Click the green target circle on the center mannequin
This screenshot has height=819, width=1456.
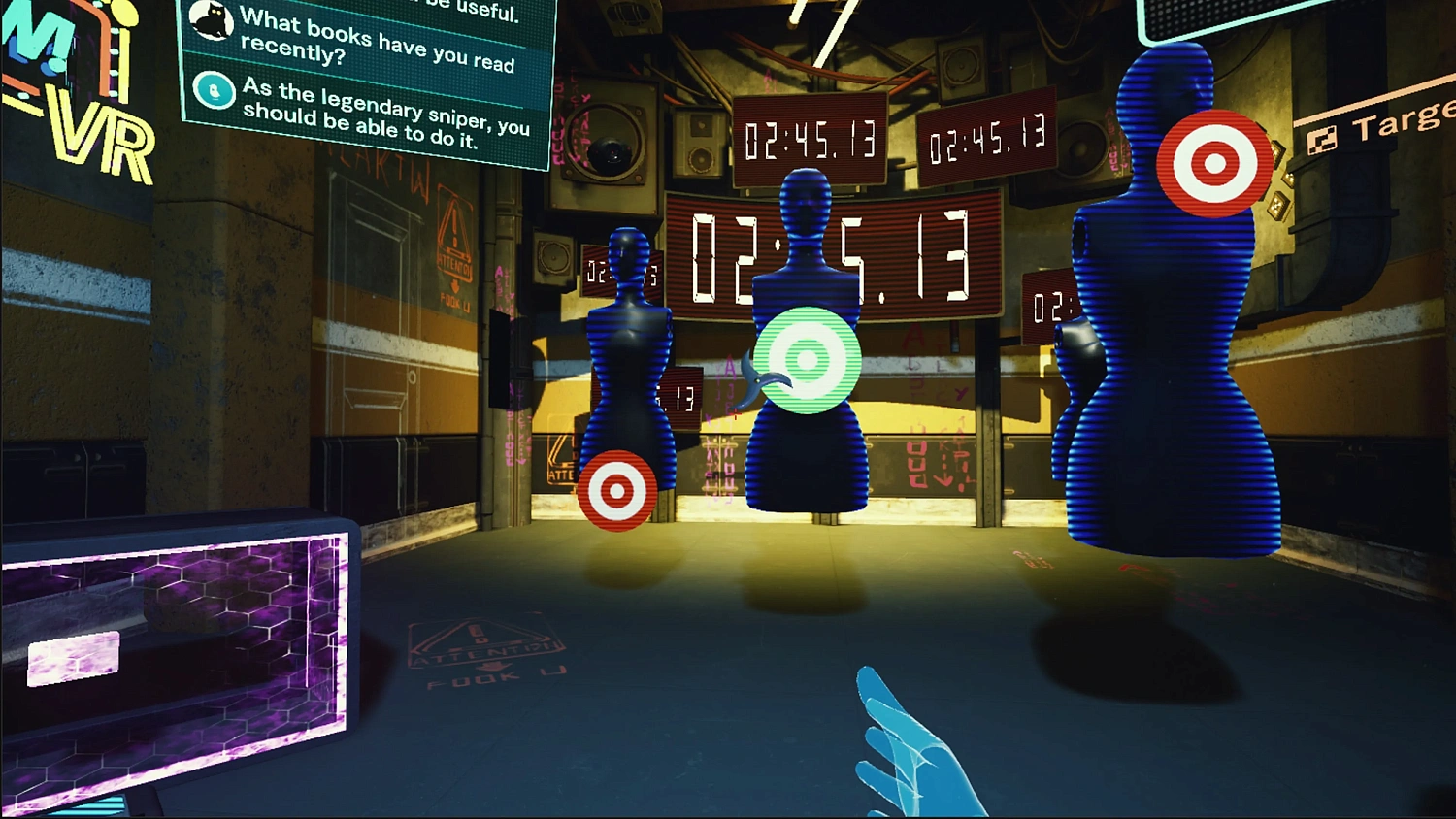[806, 360]
